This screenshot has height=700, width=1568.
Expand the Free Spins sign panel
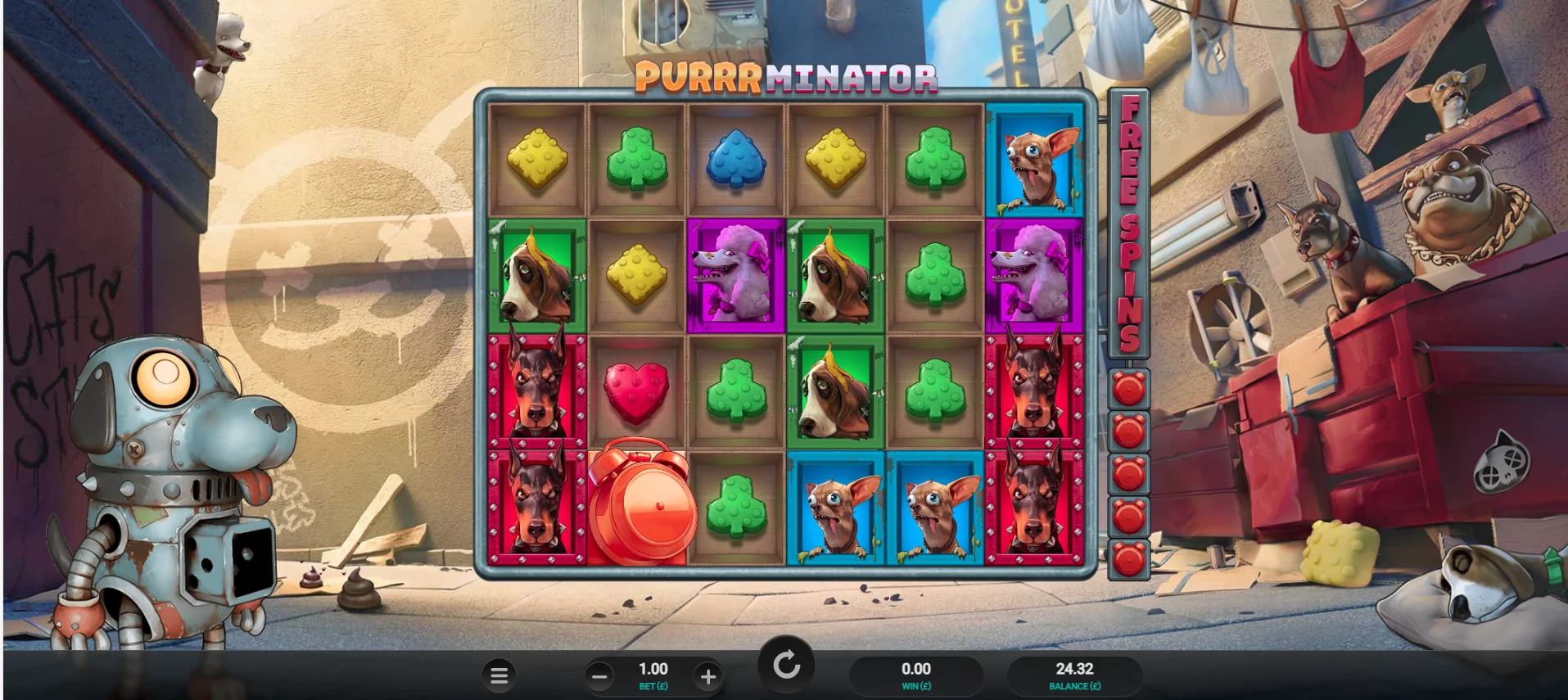tap(1127, 221)
